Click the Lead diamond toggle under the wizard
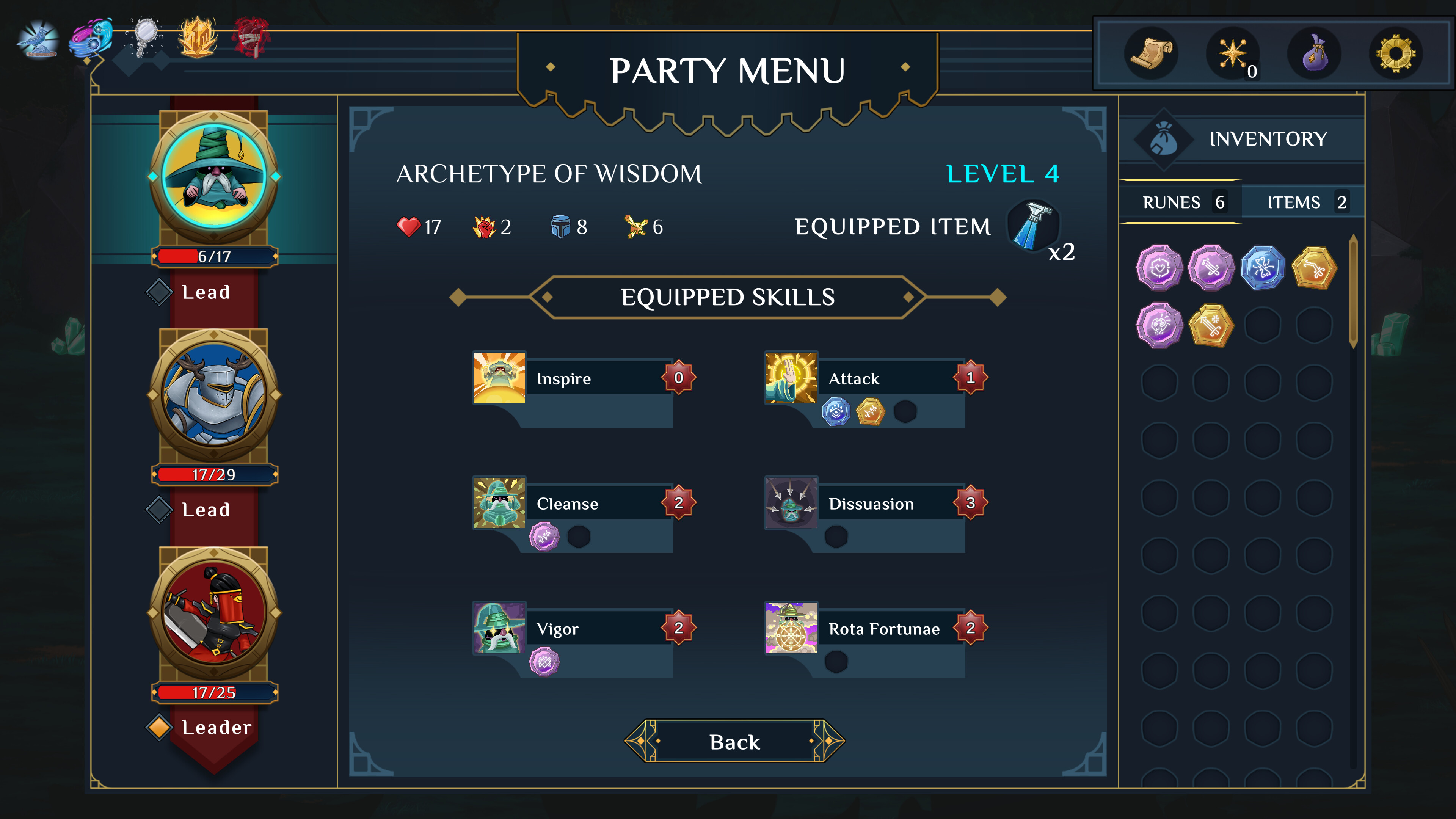 point(160,292)
